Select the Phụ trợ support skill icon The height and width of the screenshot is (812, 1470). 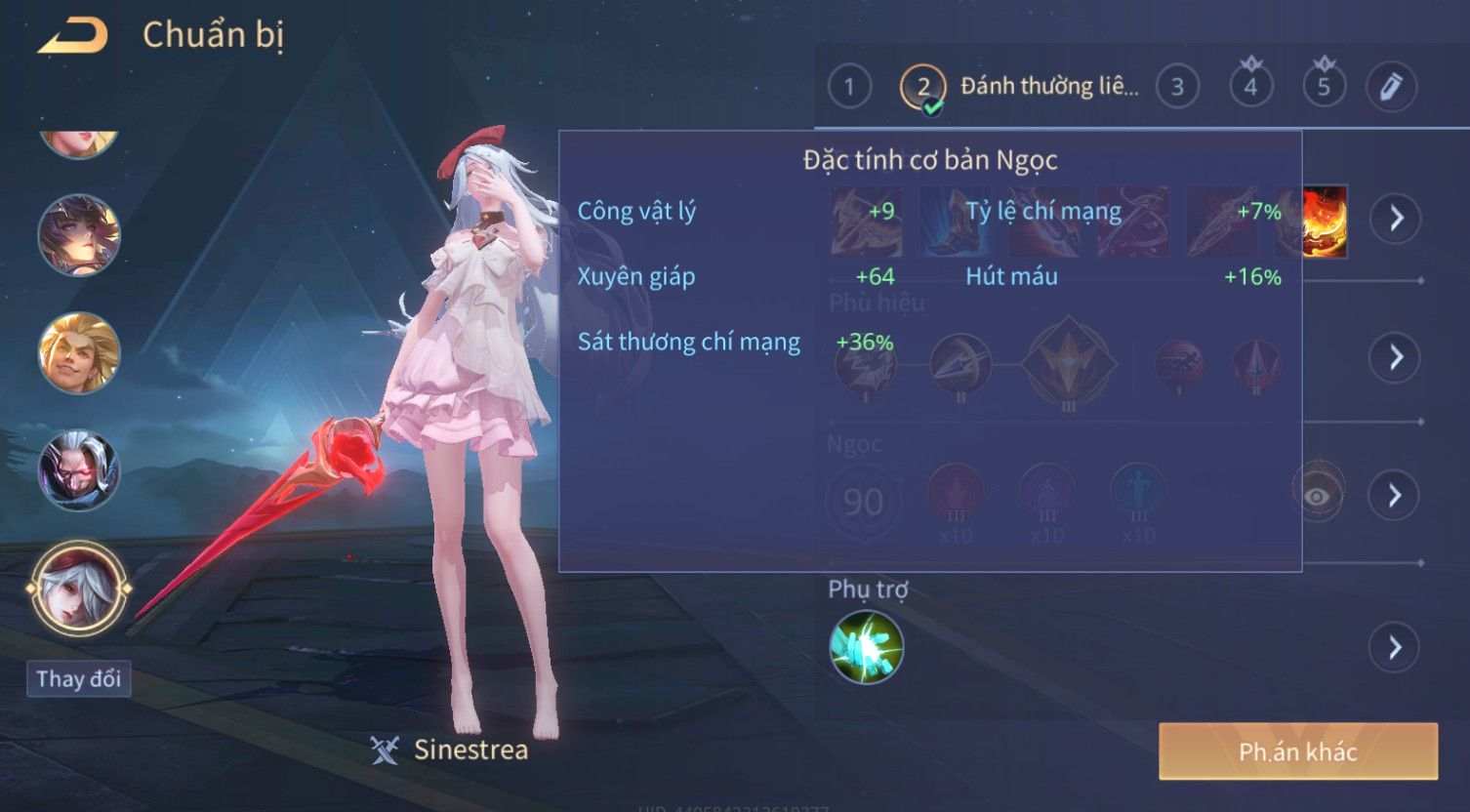tap(866, 647)
